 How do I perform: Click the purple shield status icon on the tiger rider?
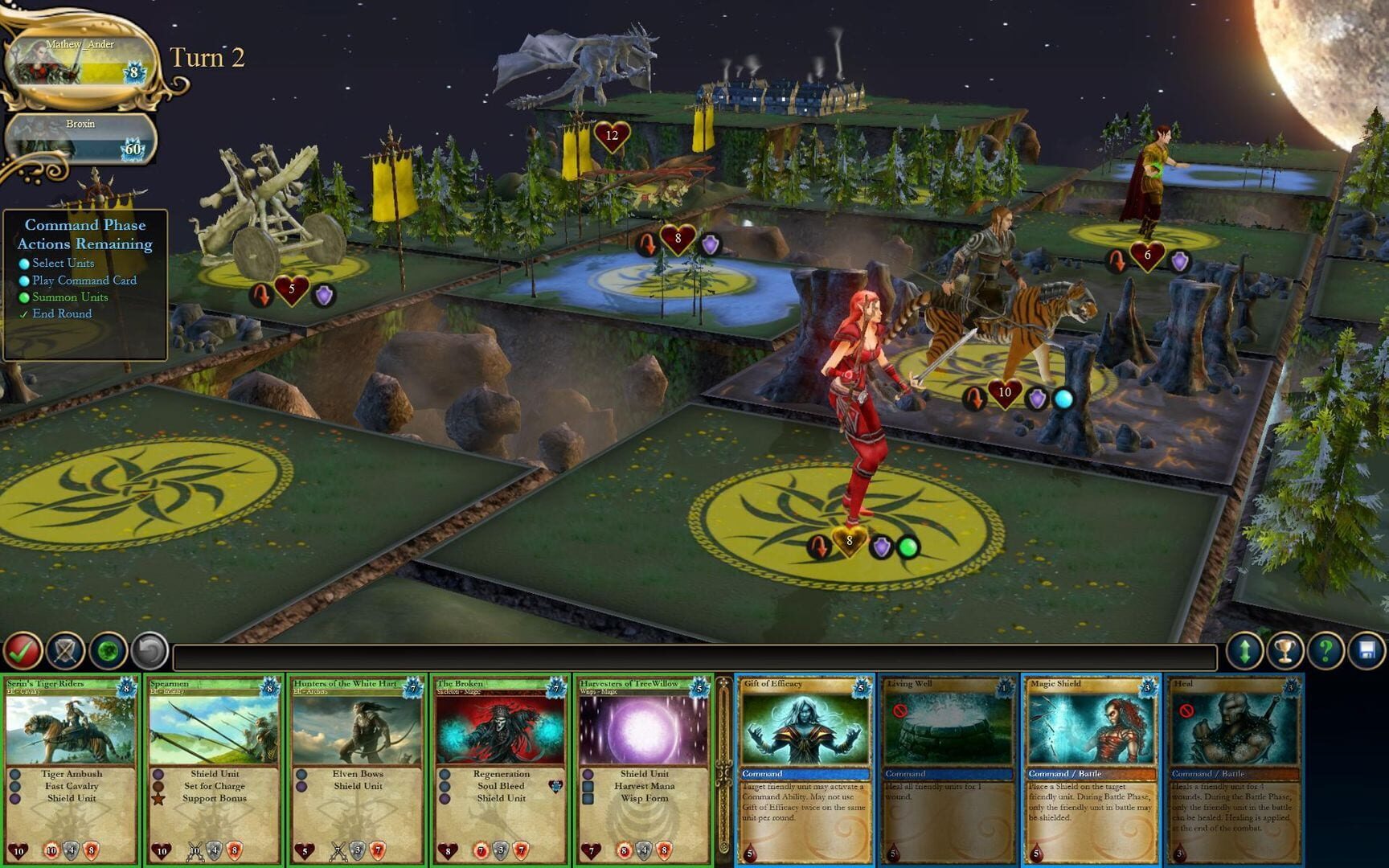click(1035, 395)
